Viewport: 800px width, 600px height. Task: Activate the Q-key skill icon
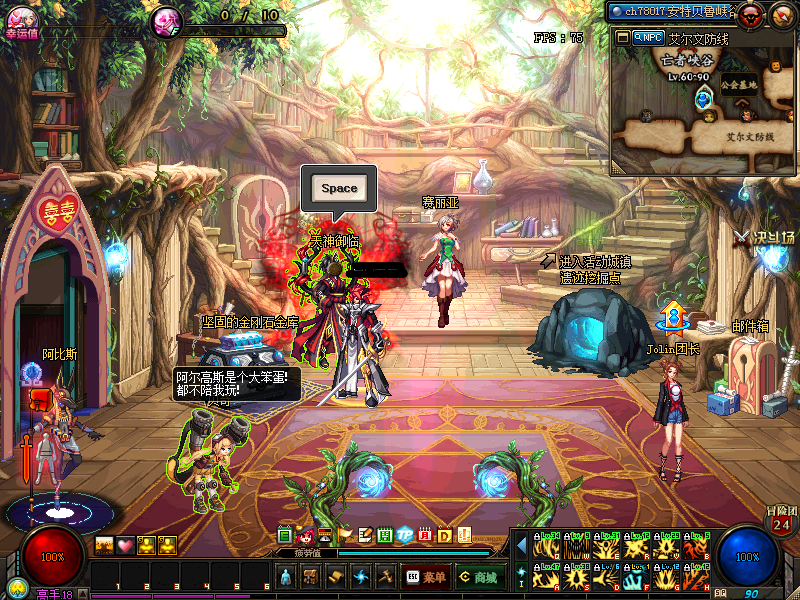[545, 546]
